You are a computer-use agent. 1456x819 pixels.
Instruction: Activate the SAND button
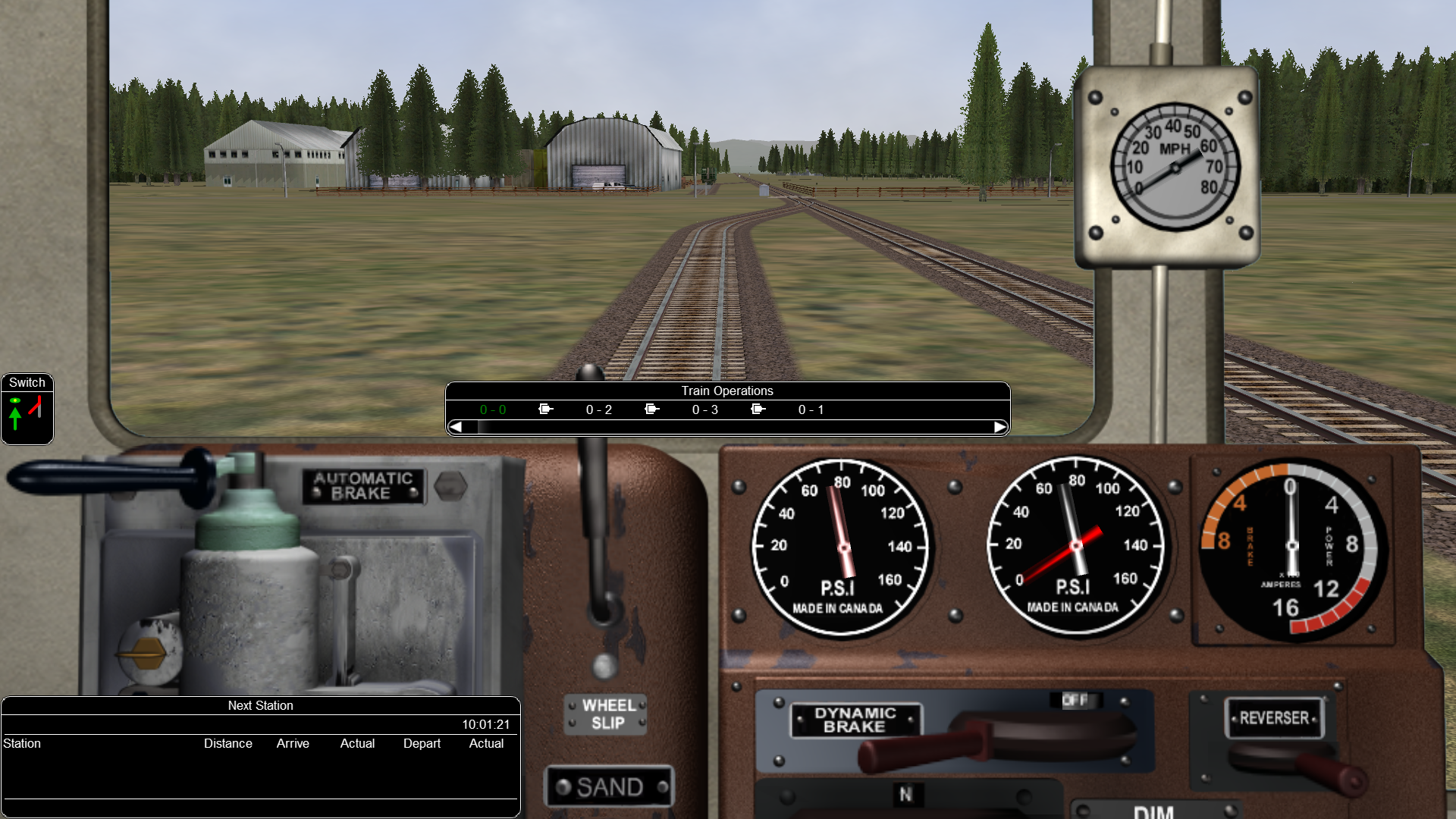tap(610, 787)
